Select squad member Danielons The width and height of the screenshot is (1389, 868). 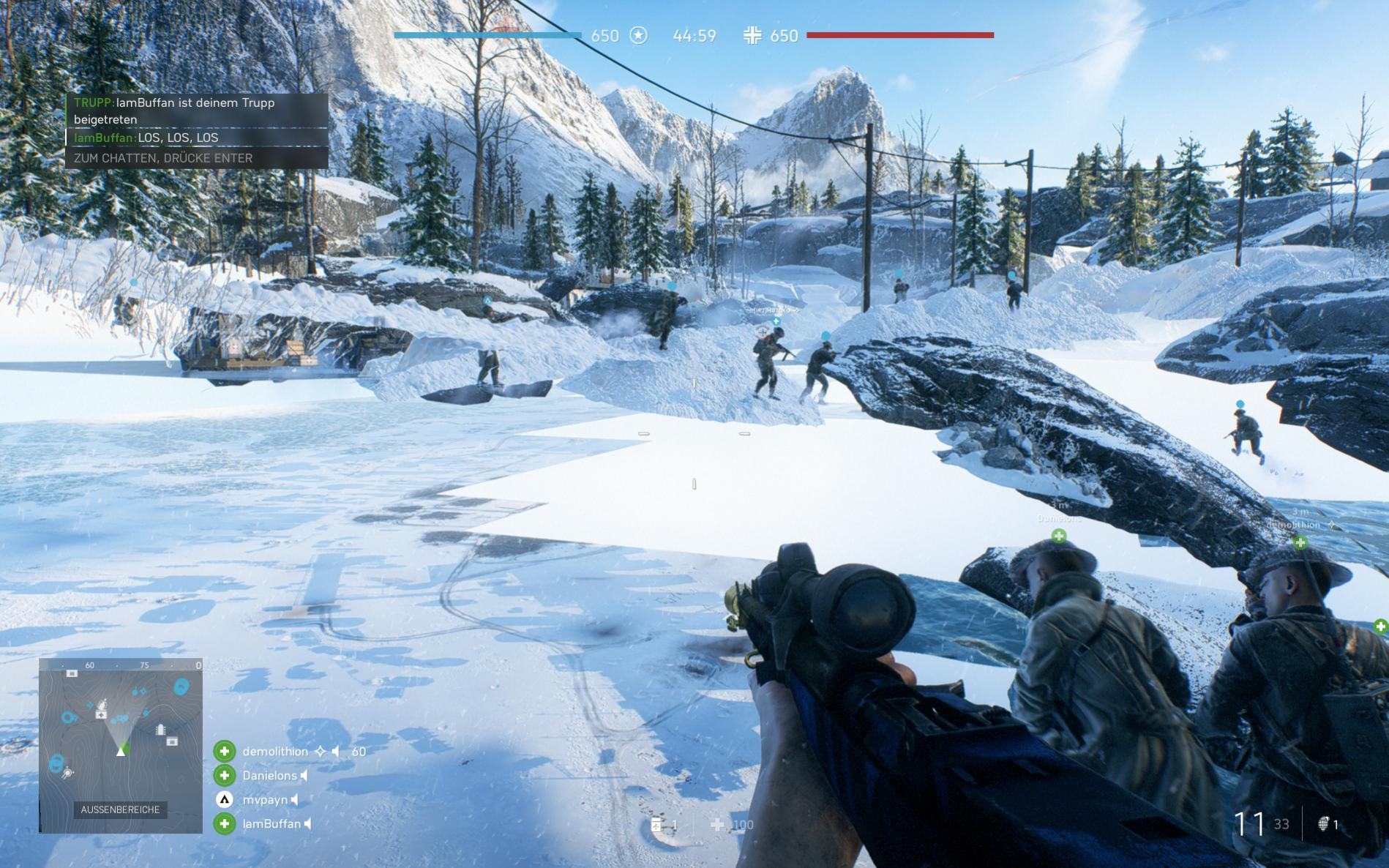click(x=269, y=776)
